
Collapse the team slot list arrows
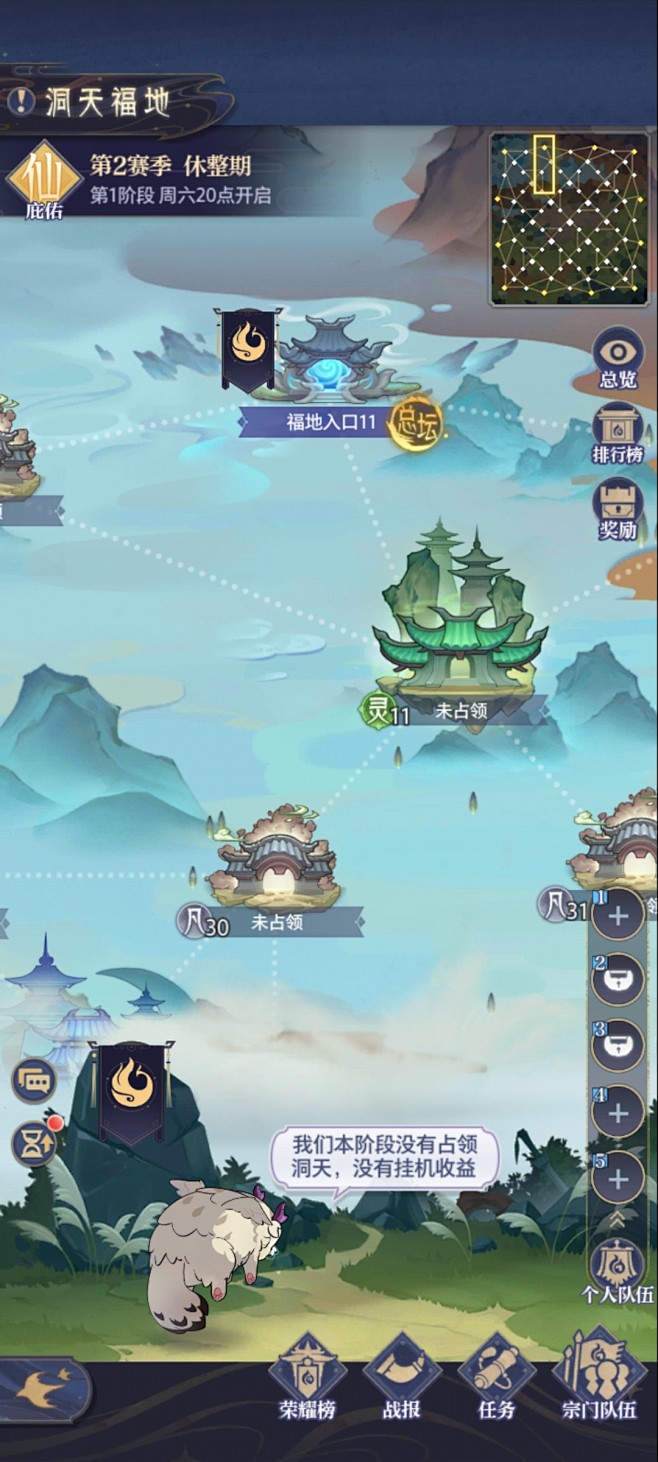click(x=618, y=1219)
